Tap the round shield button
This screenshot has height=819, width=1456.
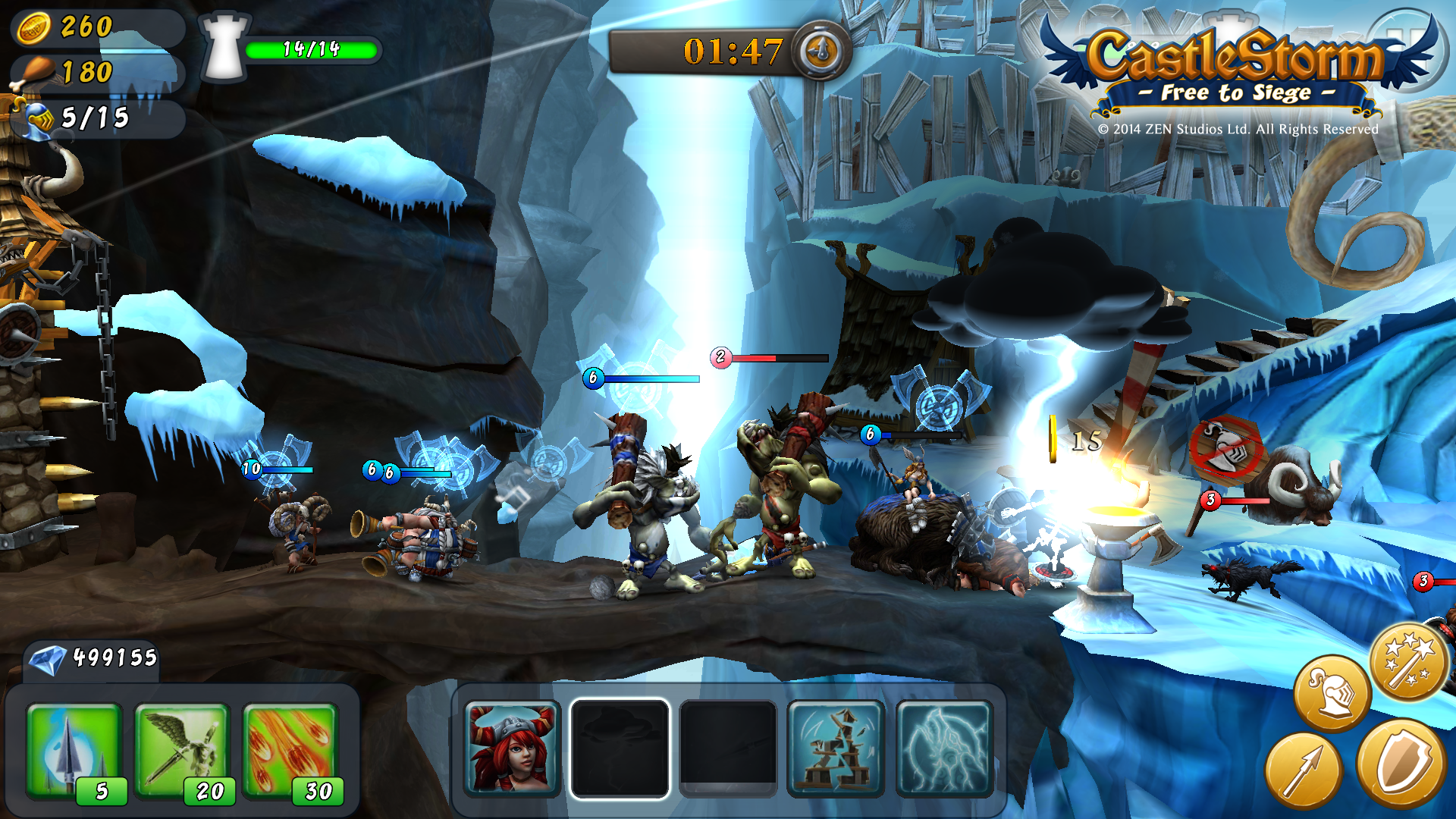(x=1401, y=762)
